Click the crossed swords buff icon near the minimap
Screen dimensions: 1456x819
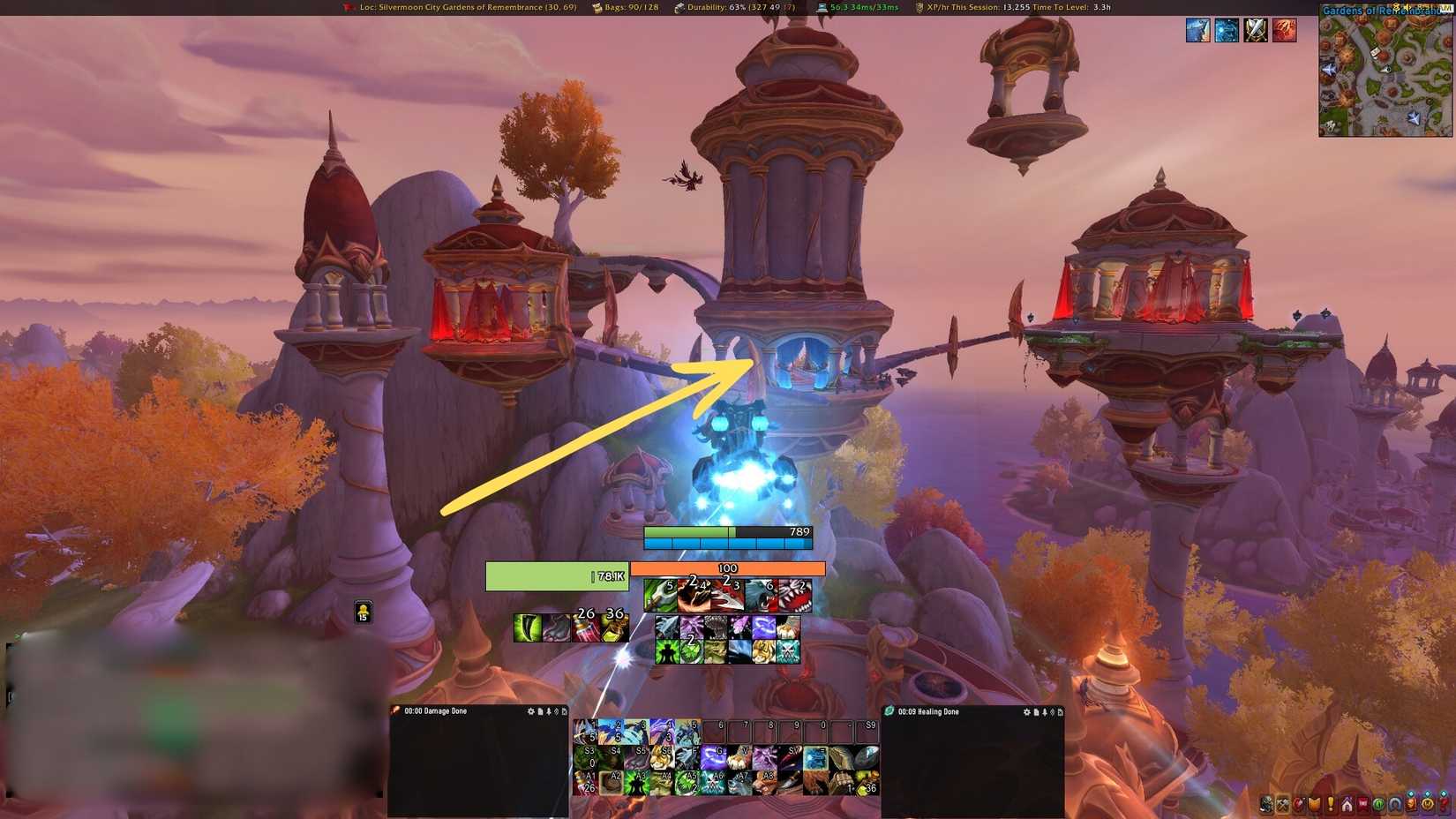(1255, 30)
